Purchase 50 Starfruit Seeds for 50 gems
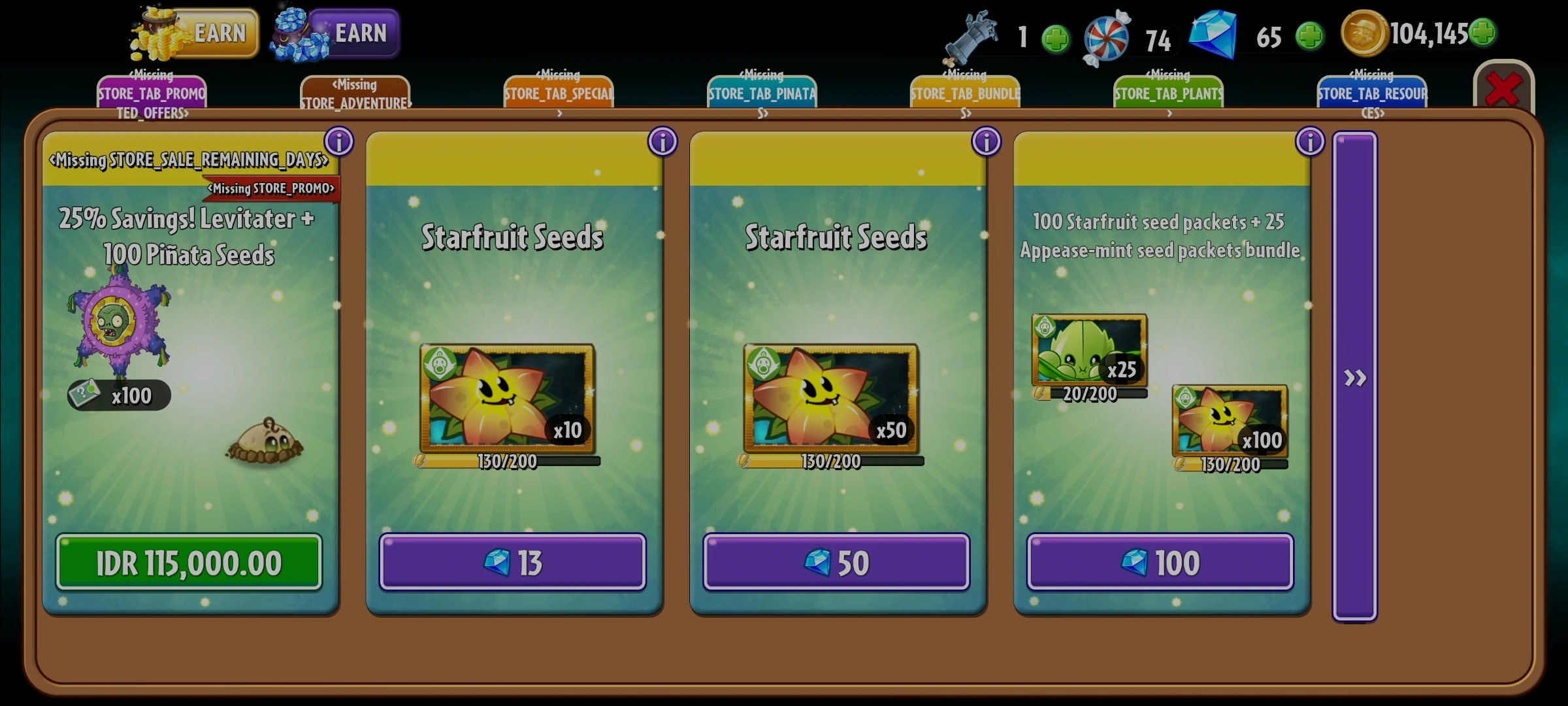The image size is (1568, 706). (x=836, y=562)
